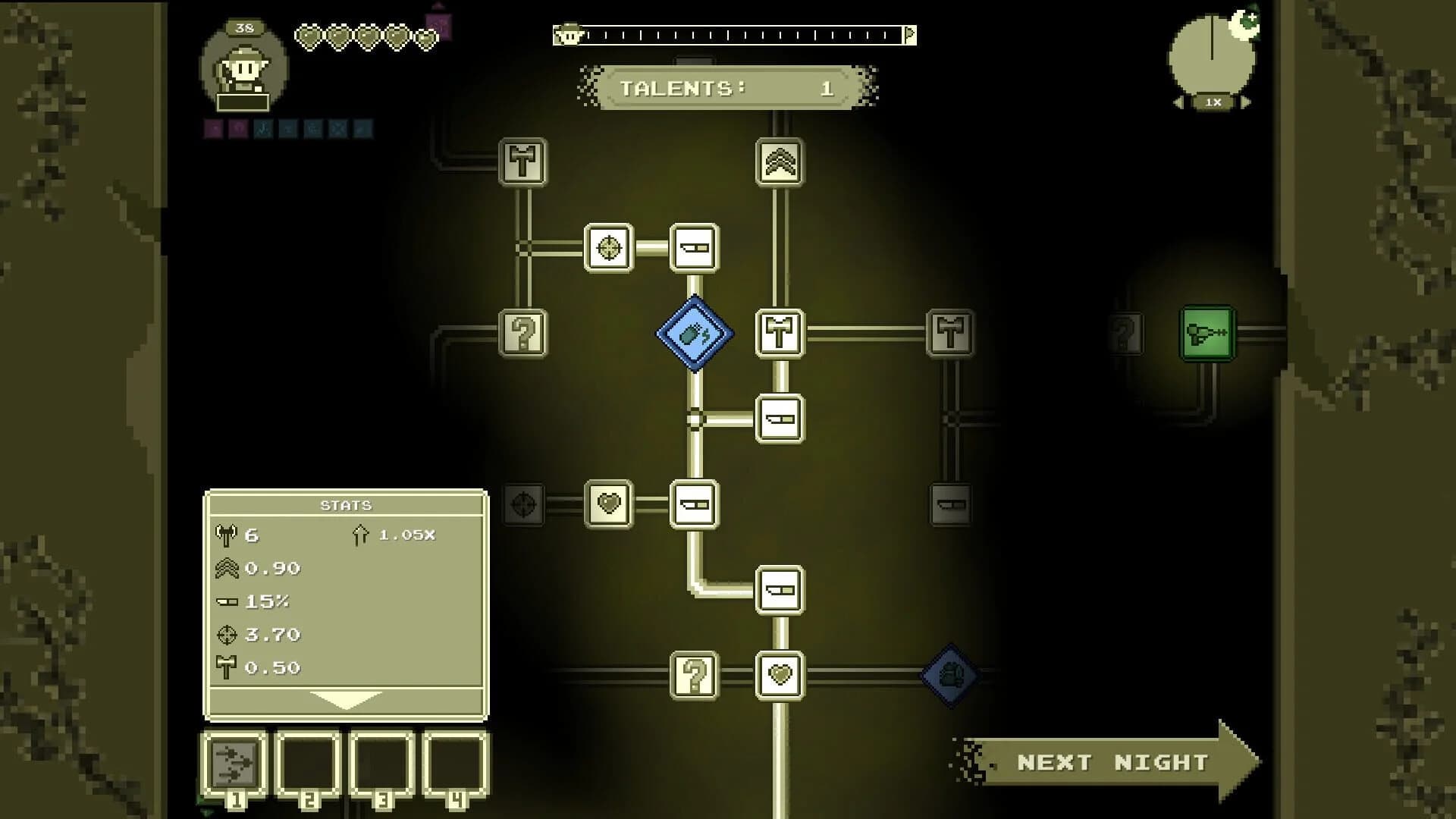Click the night progress bar at the top
Screen dimensions: 1456x819
tap(732, 34)
